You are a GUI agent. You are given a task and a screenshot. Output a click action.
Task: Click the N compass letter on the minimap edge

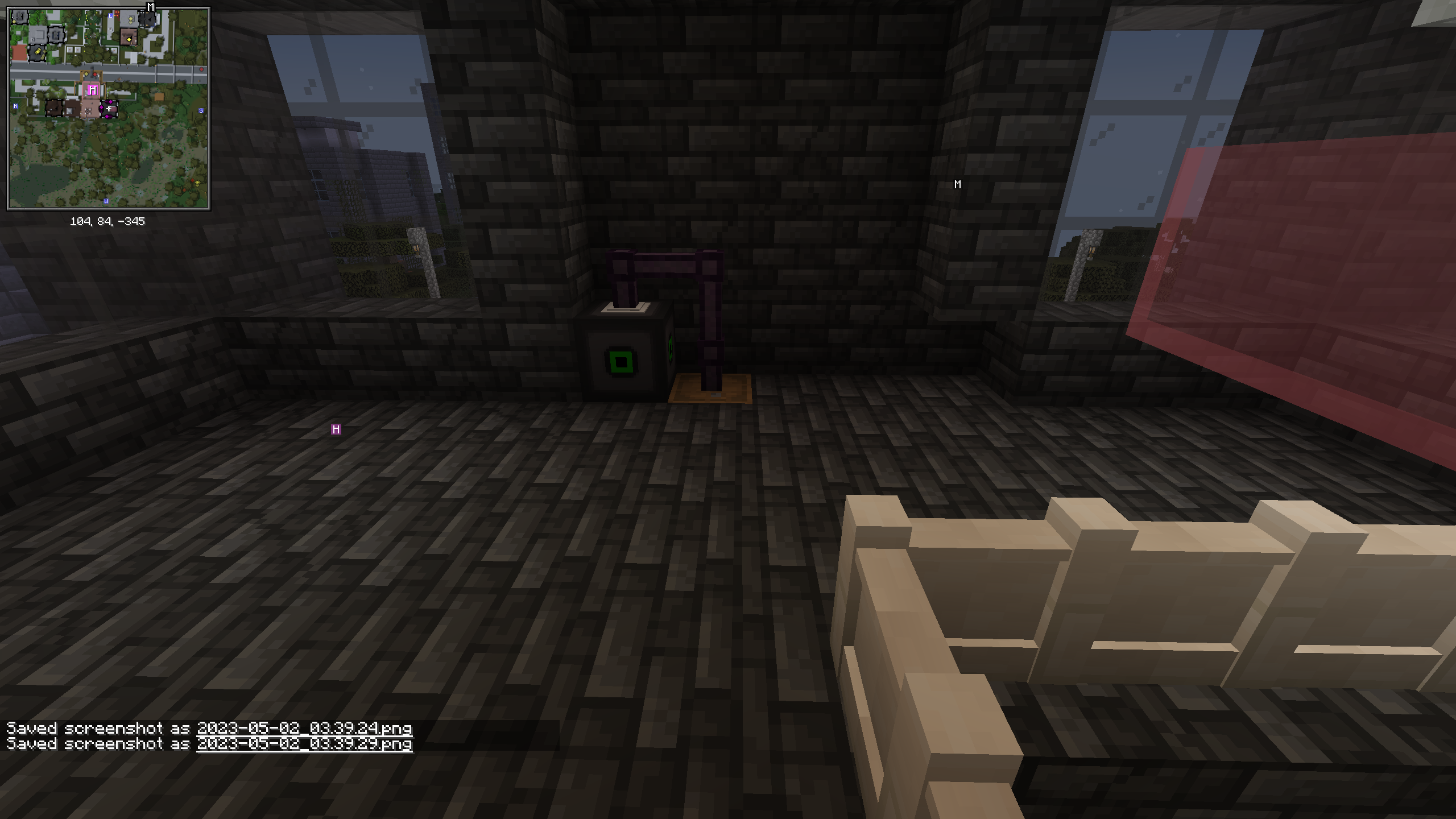click(16, 106)
